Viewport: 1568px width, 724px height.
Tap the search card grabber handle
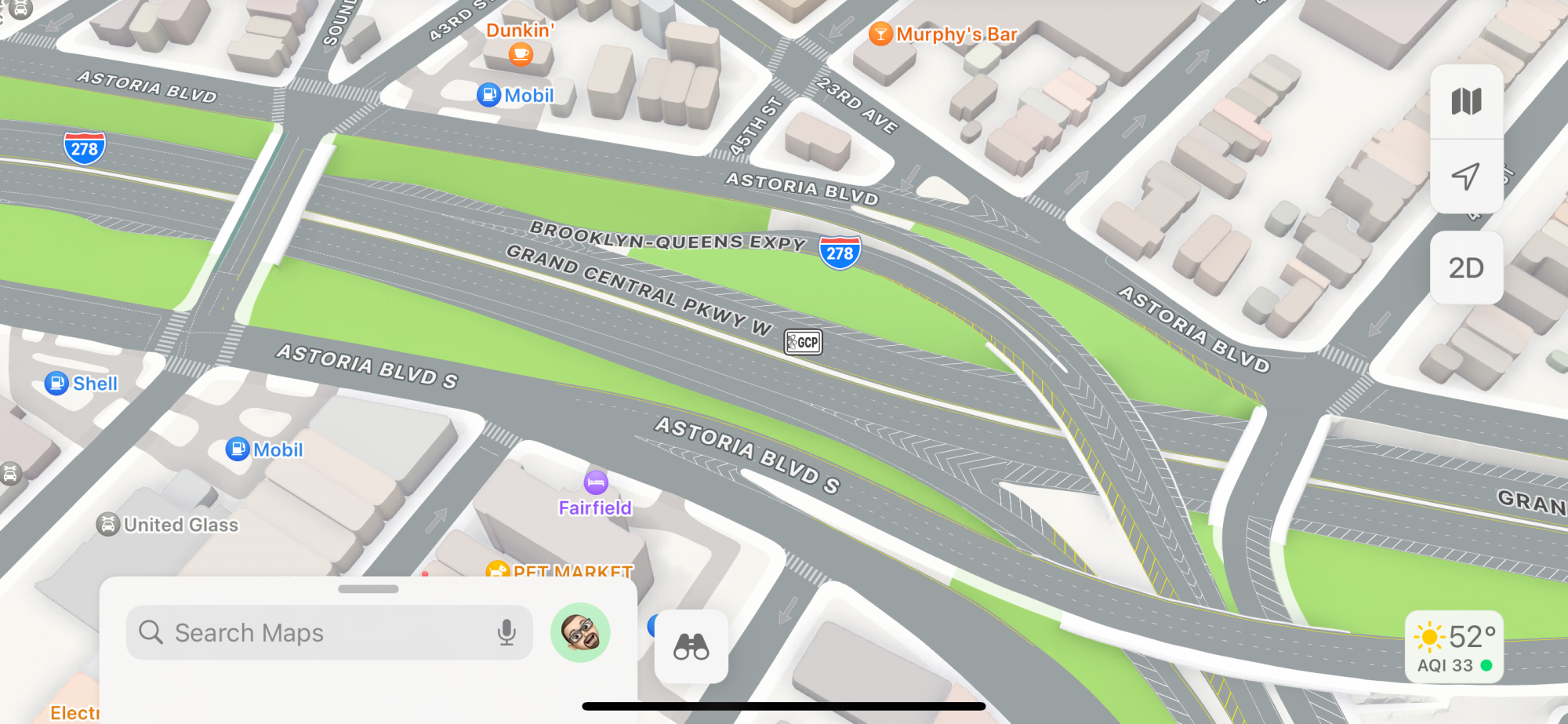pos(368,589)
